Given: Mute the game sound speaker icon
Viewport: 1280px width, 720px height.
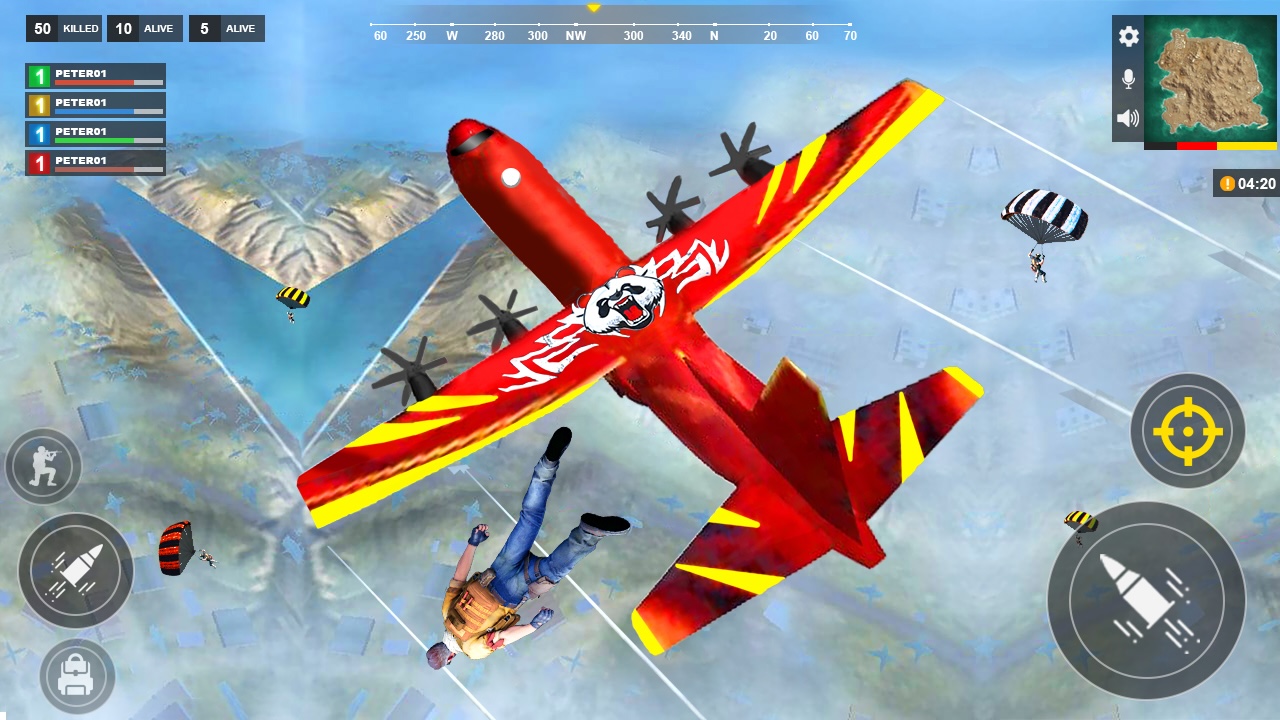Looking at the screenshot, I should click(1128, 118).
